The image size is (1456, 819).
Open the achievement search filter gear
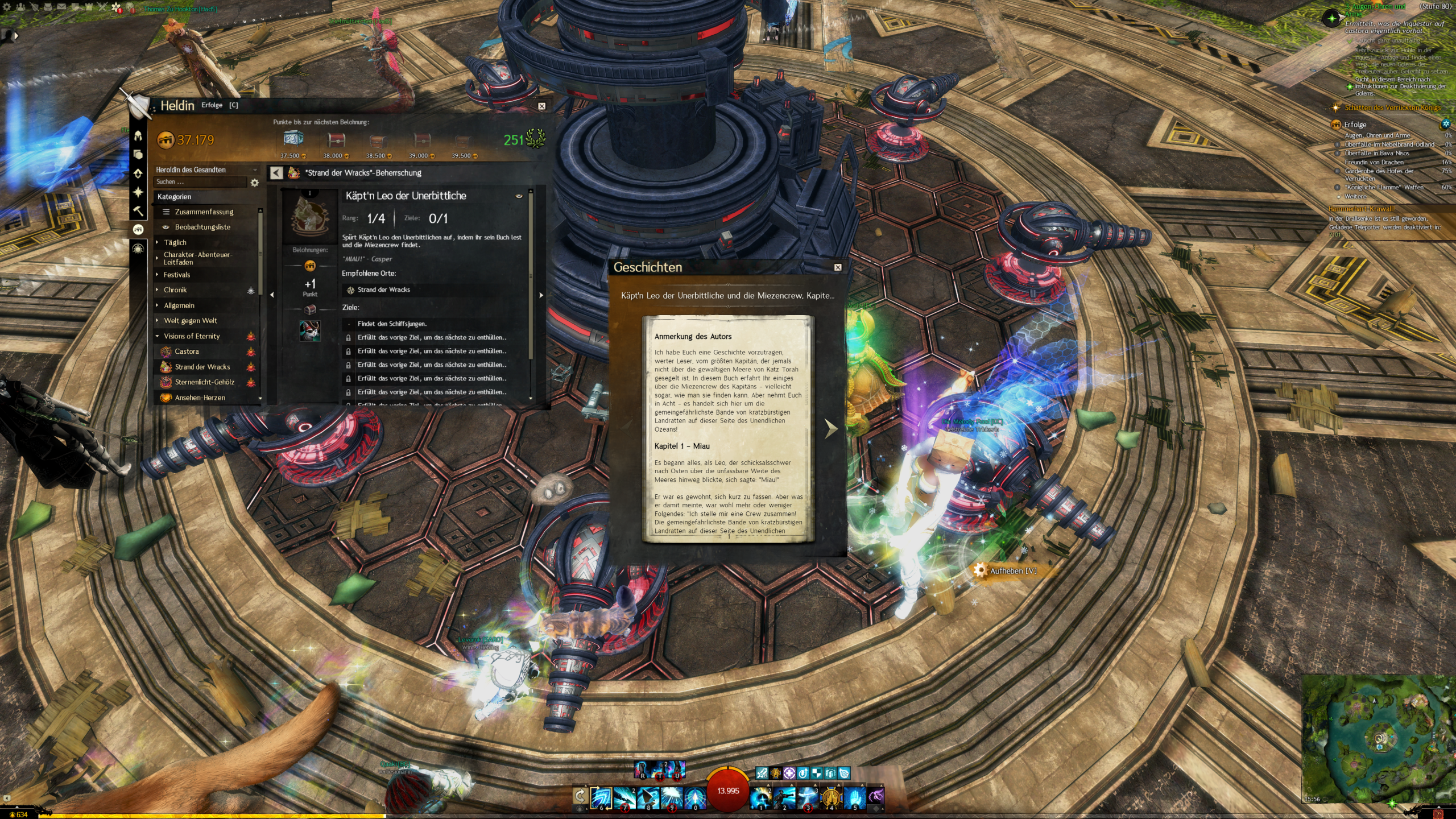click(x=255, y=183)
